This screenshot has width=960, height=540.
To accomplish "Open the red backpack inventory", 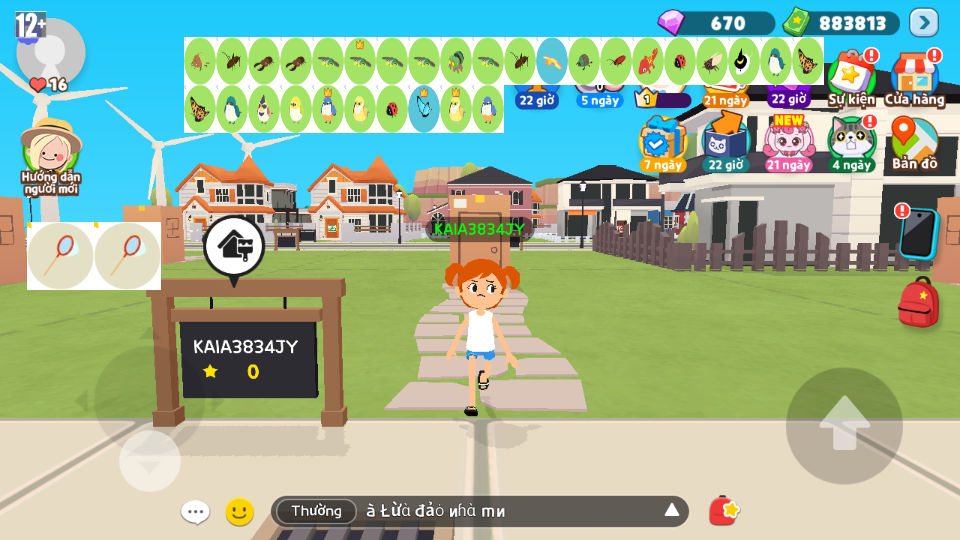I will pyautogui.click(x=917, y=303).
